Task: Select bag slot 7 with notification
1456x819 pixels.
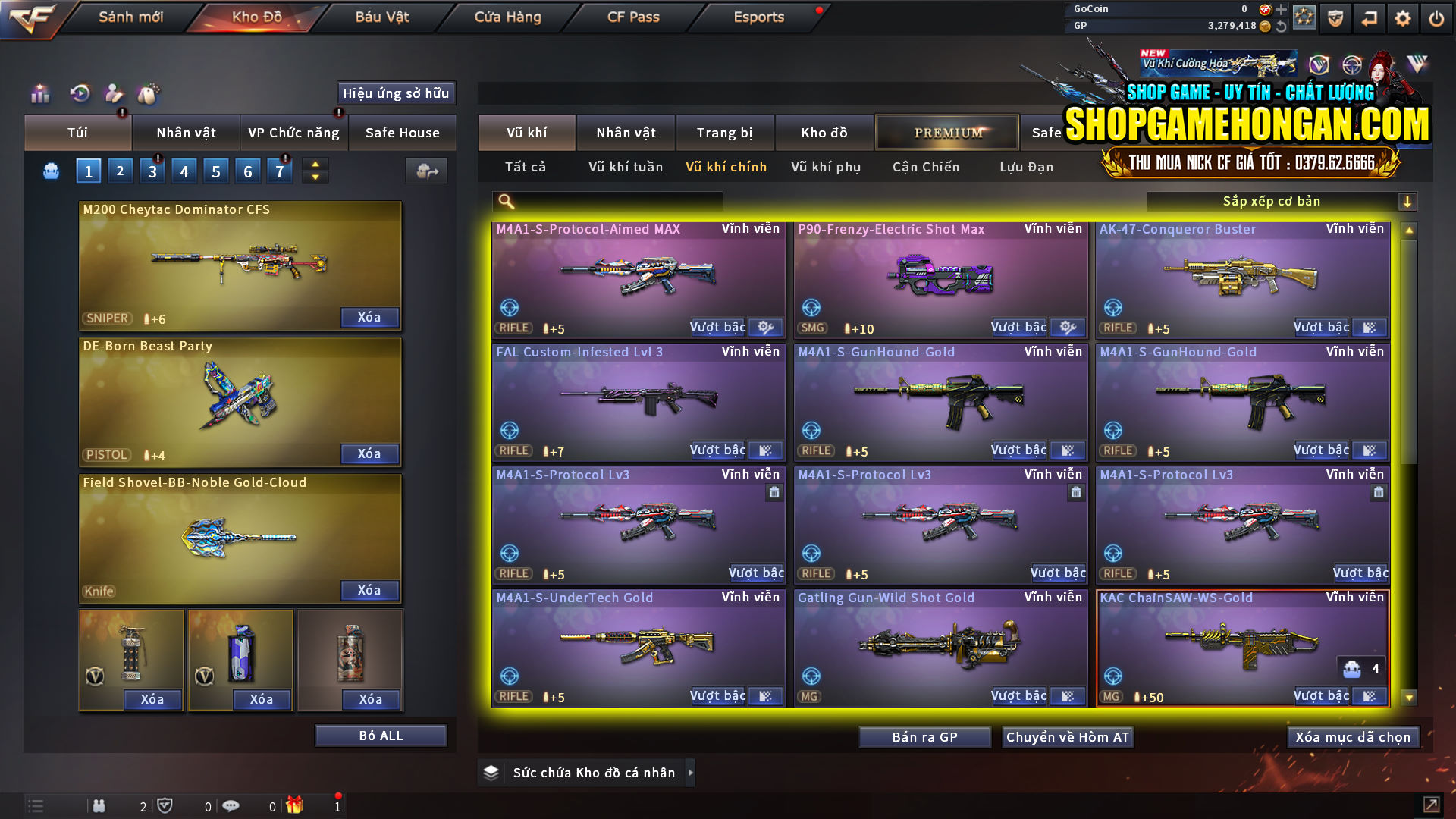Action: pyautogui.click(x=279, y=171)
